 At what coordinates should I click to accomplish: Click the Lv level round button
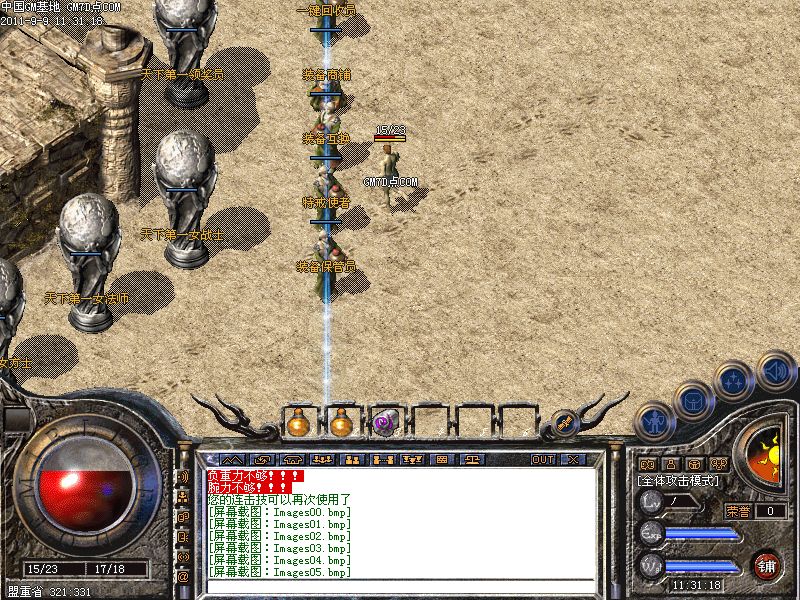coord(652,501)
